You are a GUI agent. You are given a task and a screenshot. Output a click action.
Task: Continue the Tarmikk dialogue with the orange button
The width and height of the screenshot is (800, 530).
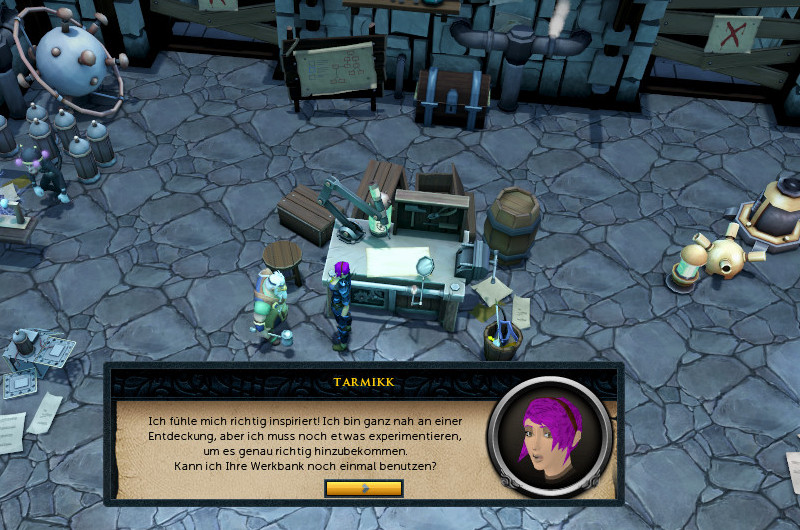coord(364,488)
